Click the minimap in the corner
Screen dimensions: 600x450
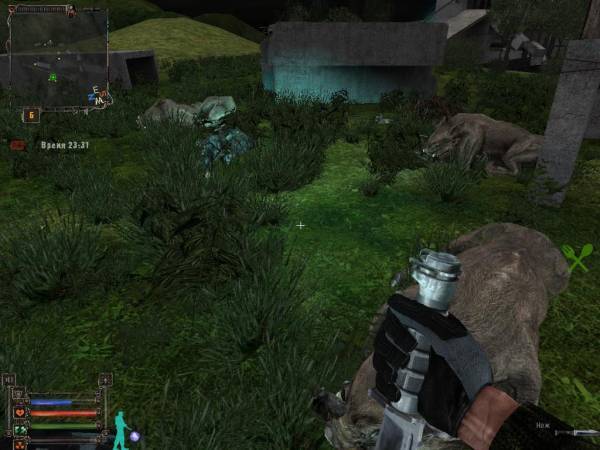pyautogui.click(x=57, y=54)
